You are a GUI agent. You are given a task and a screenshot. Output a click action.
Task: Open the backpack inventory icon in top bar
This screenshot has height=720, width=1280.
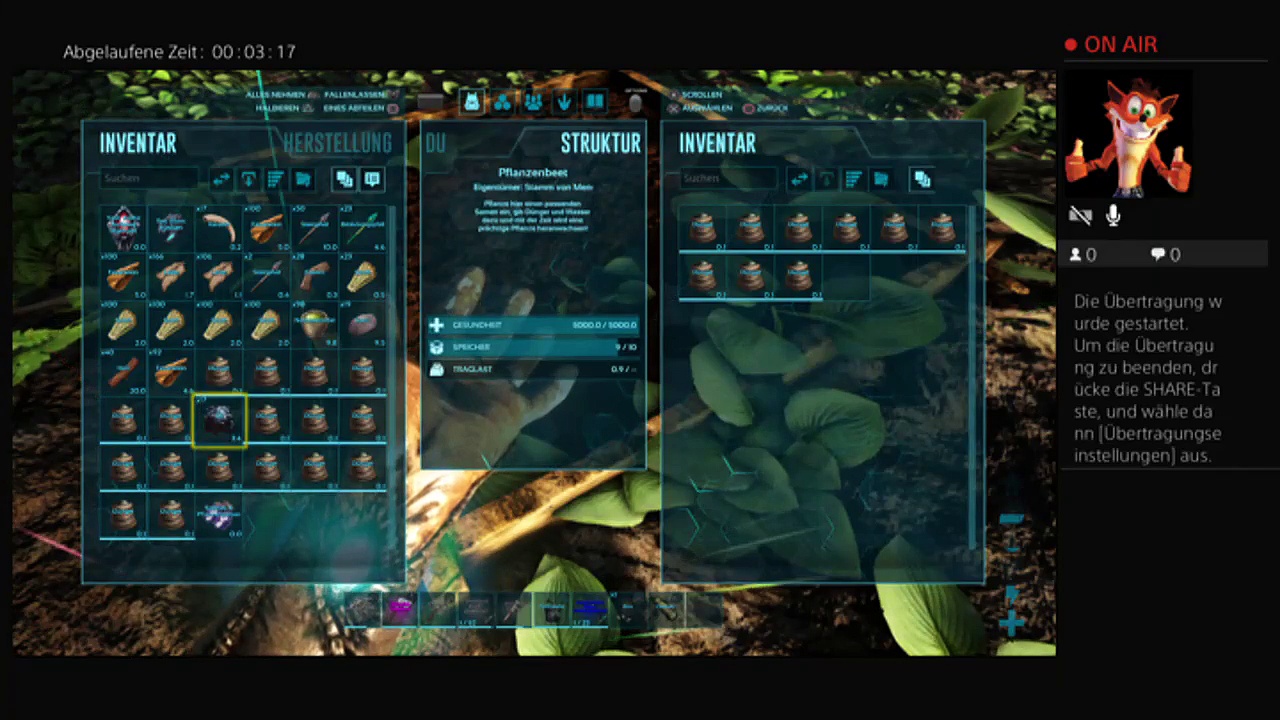[472, 101]
